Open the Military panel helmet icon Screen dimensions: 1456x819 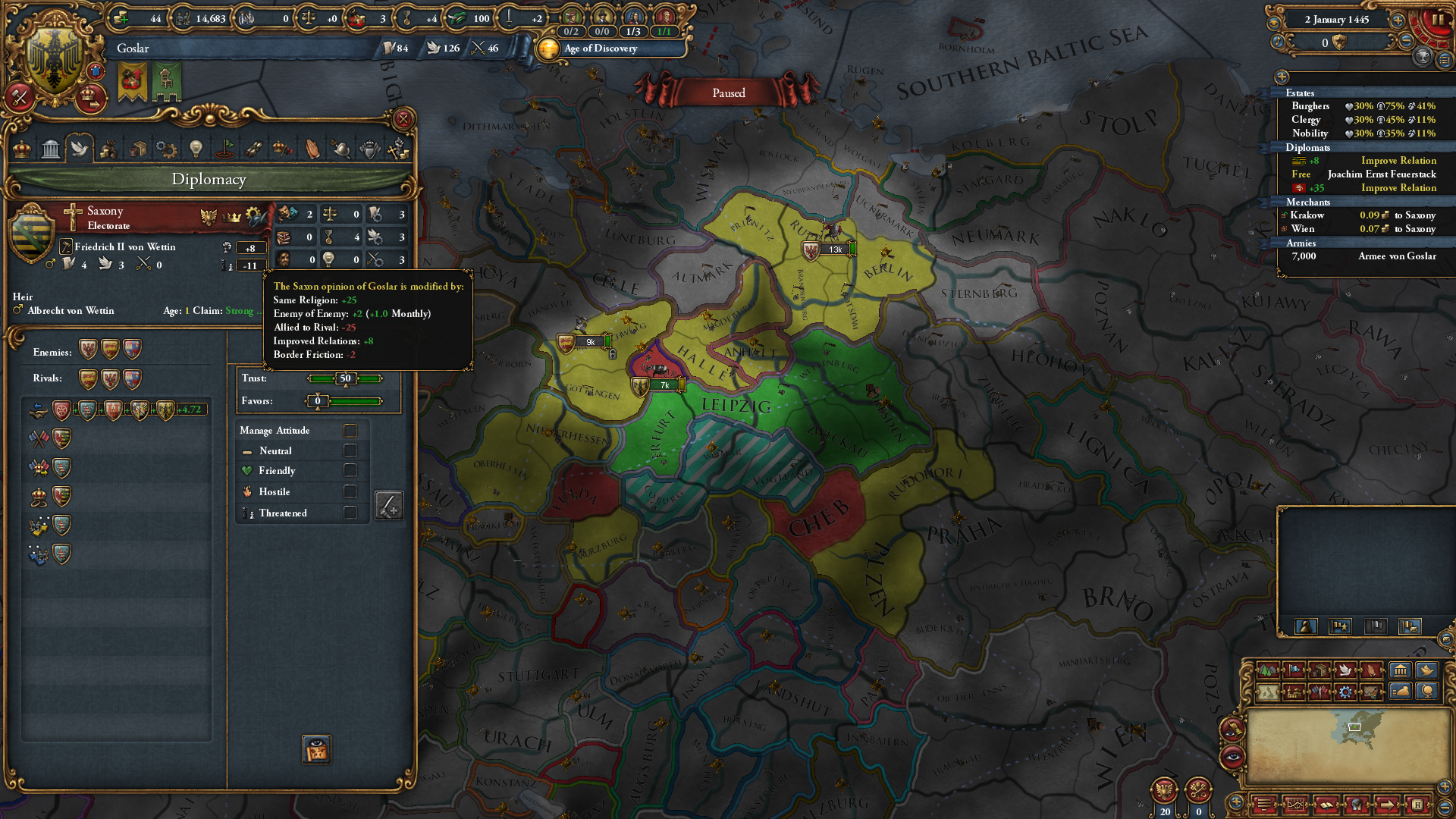click(x=342, y=149)
